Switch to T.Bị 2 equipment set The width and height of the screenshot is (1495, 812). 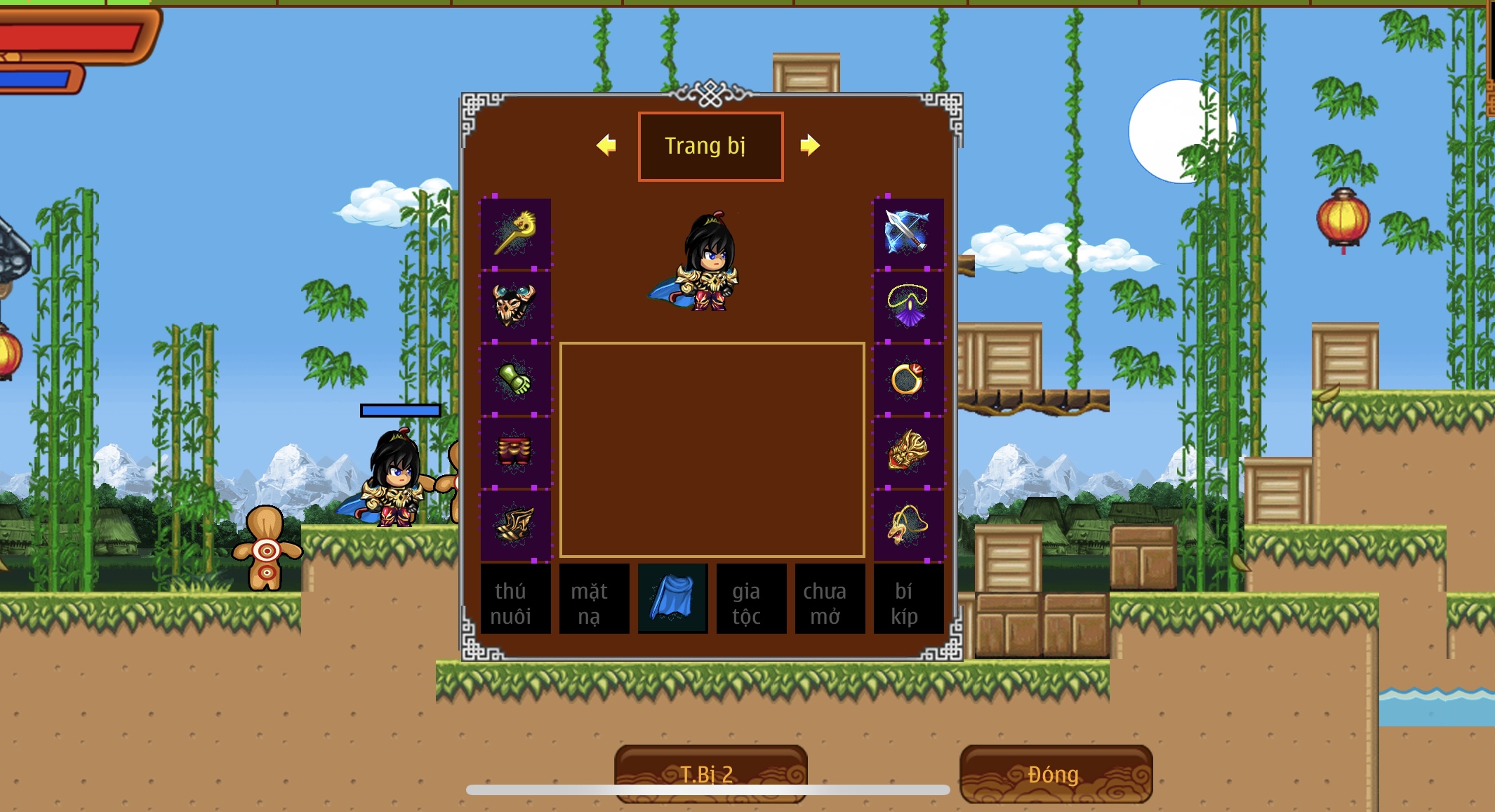point(710,773)
